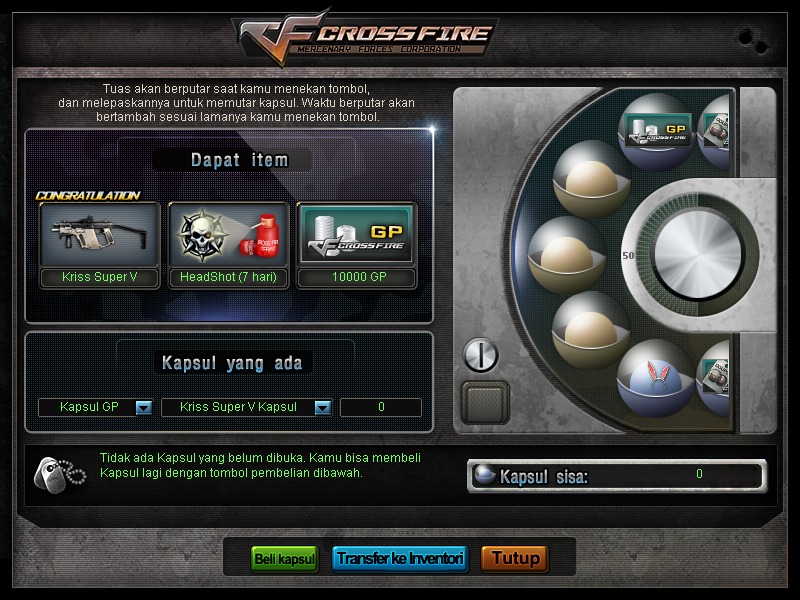
Task: Close the window with Tutup
Action: pos(515,558)
